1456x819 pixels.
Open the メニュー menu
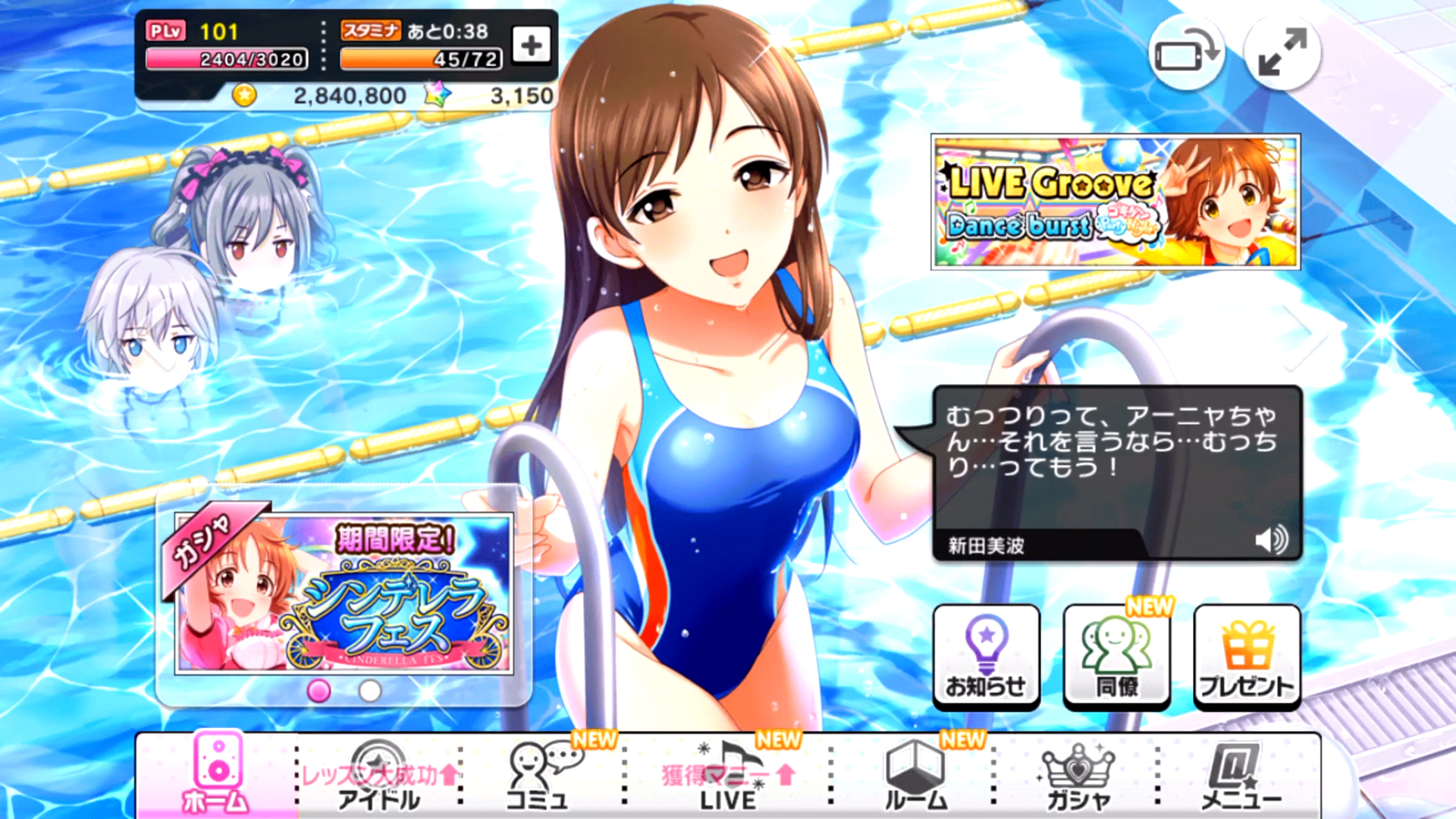[x=1241, y=775]
